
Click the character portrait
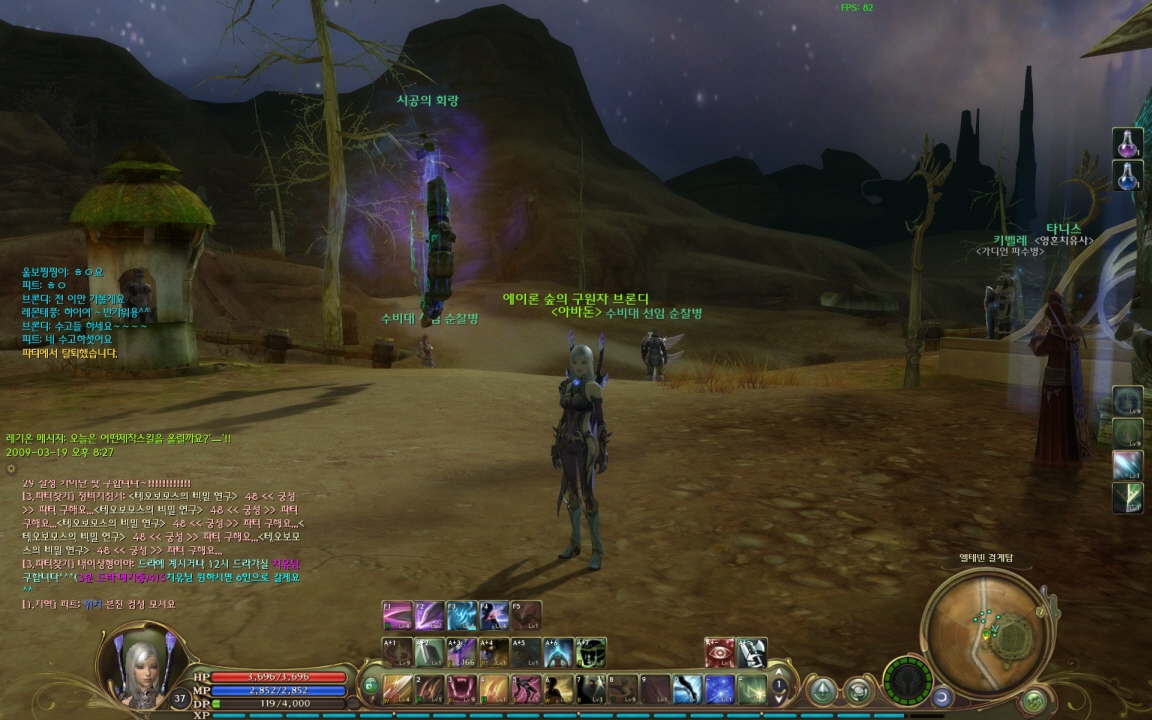pos(136,665)
